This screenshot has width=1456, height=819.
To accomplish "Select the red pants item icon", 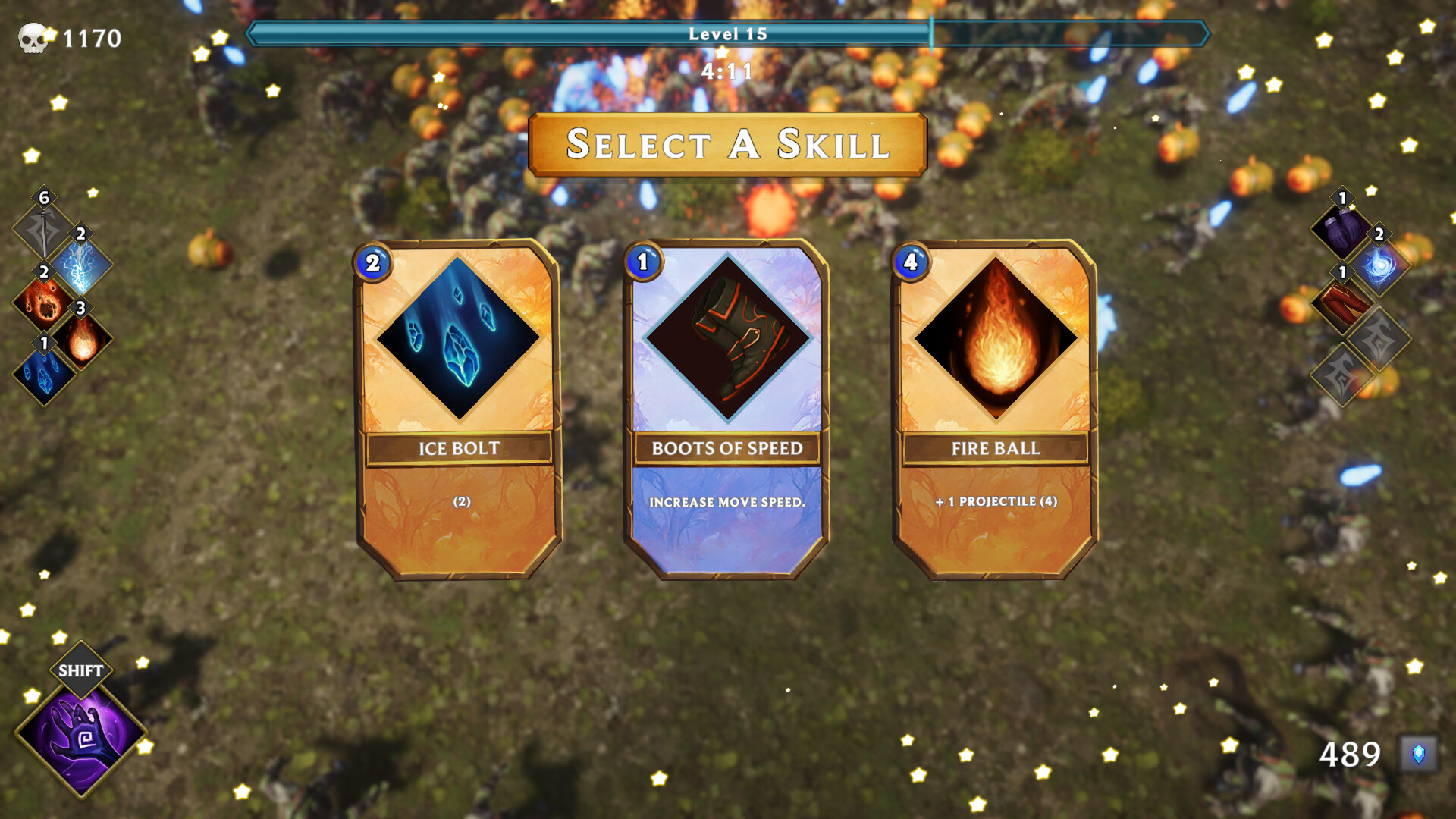I will (x=1342, y=308).
